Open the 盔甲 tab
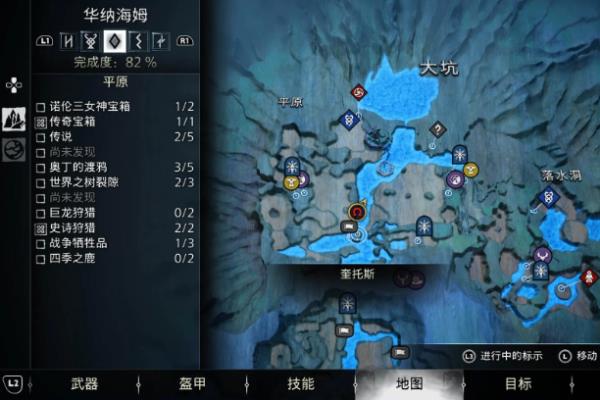 click(192, 384)
